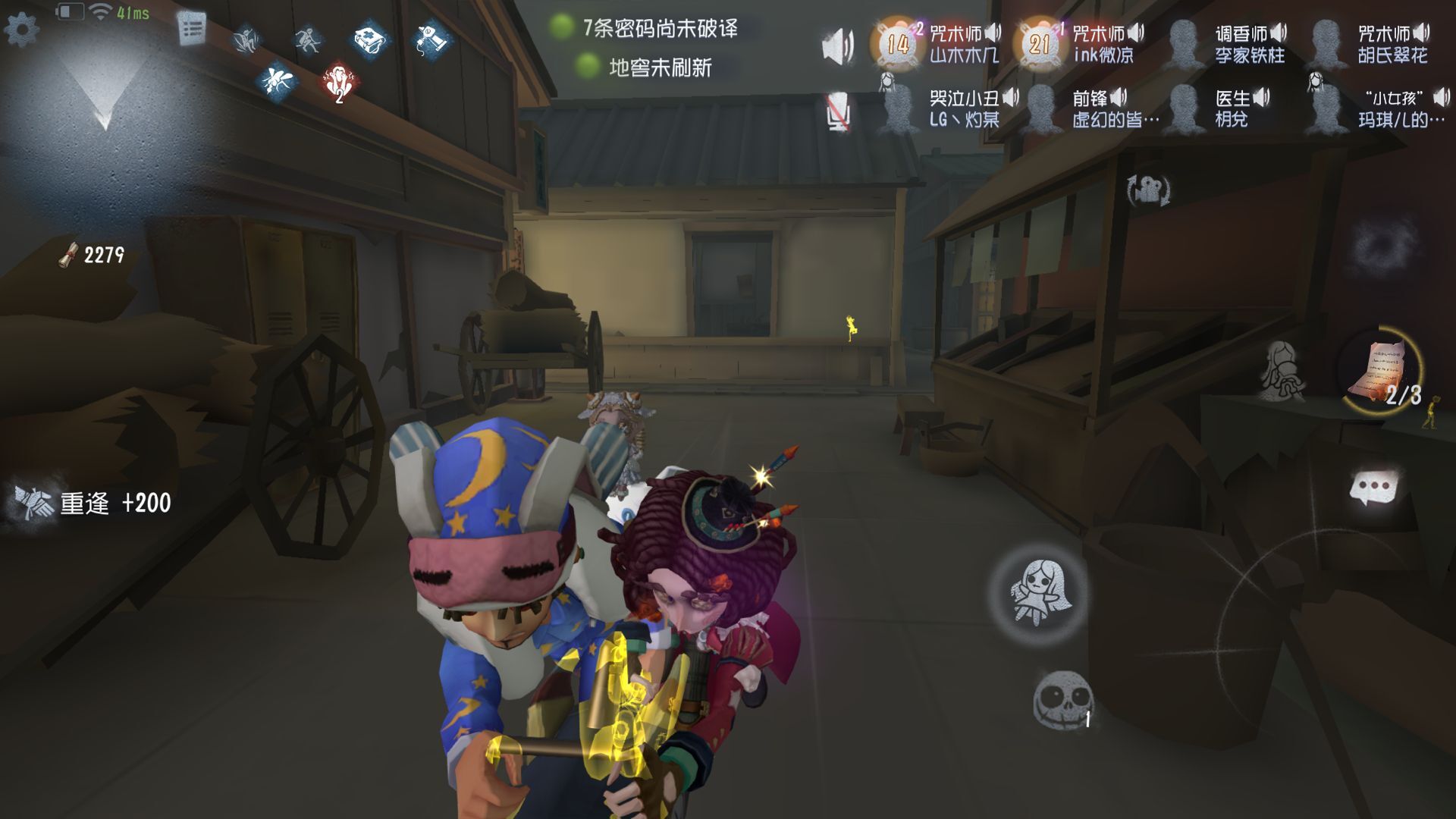
Task: Toggle the muted microphone icon
Action: click(x=838, y=112)
